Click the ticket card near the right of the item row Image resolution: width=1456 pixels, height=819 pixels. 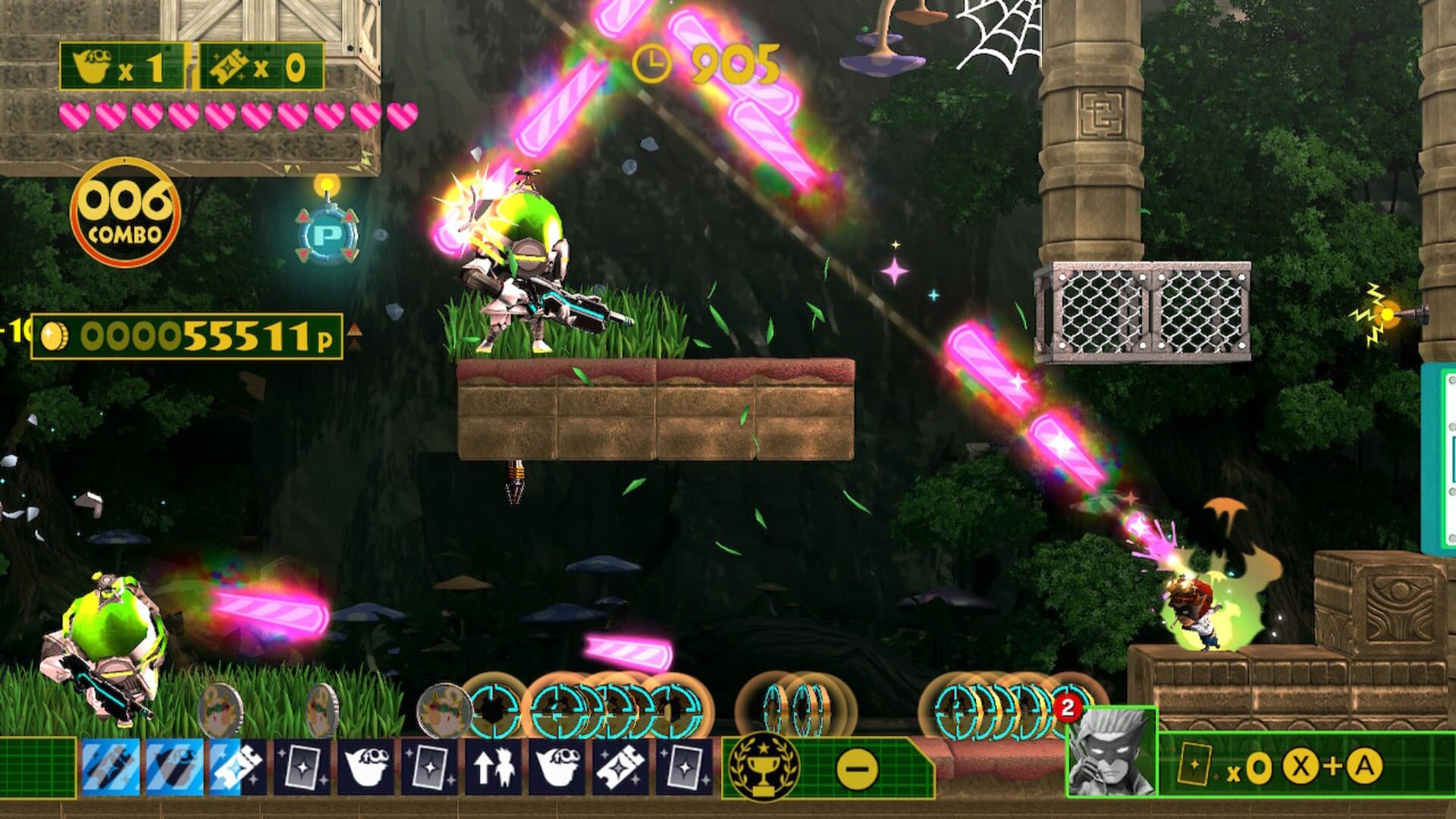(x=622, y=767)
